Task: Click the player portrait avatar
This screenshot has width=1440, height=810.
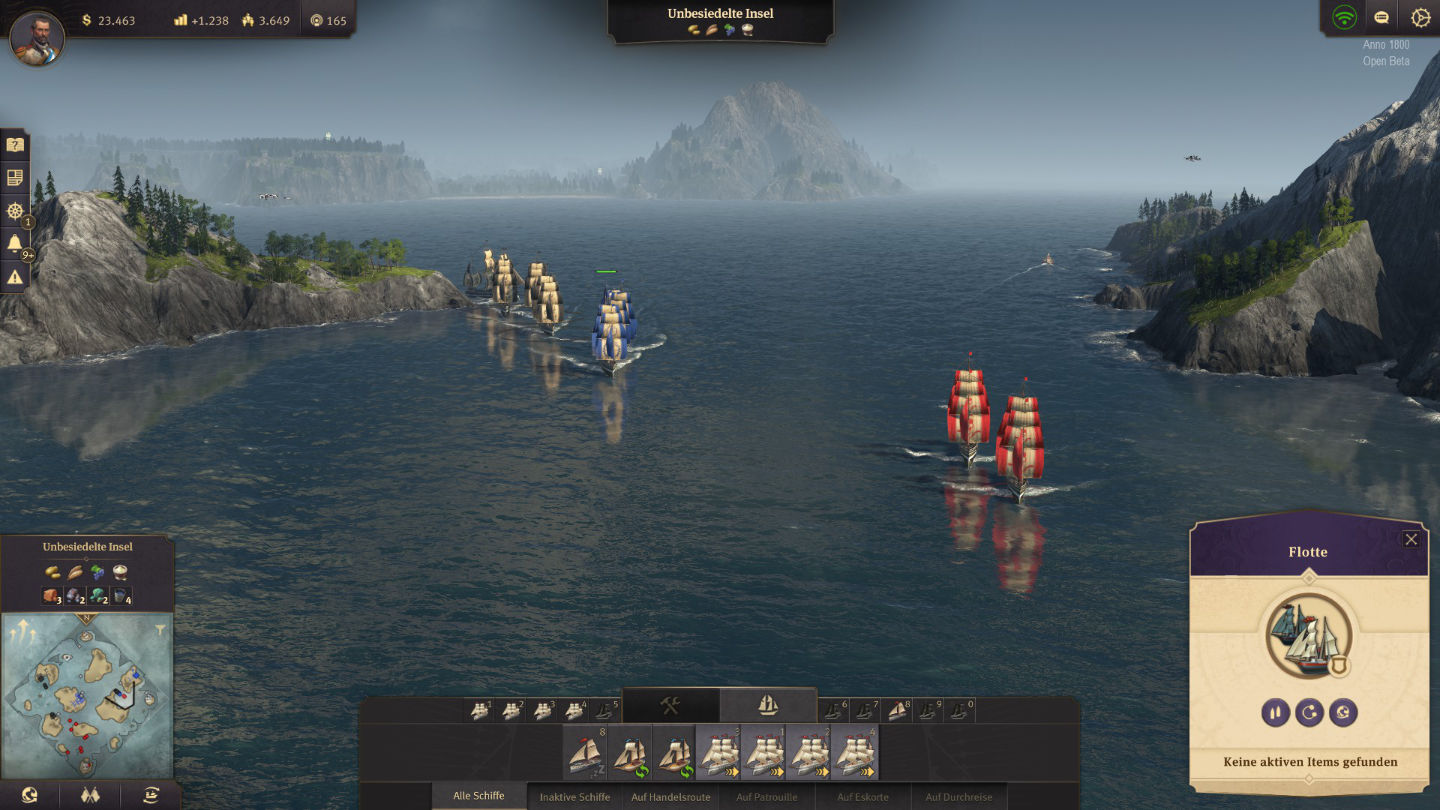Action: click(37, 38)
